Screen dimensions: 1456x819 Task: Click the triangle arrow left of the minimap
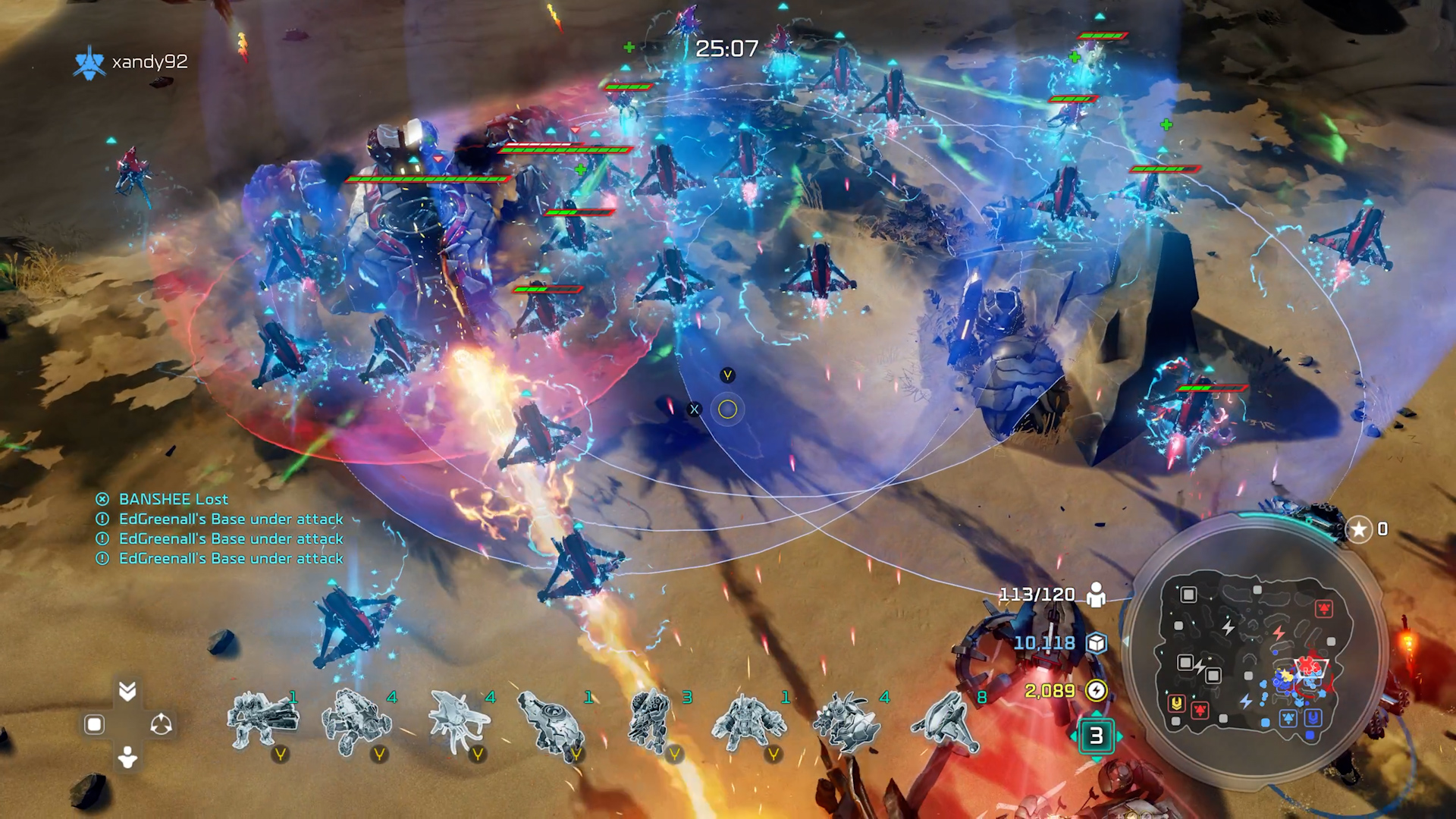coord(1125,642)
